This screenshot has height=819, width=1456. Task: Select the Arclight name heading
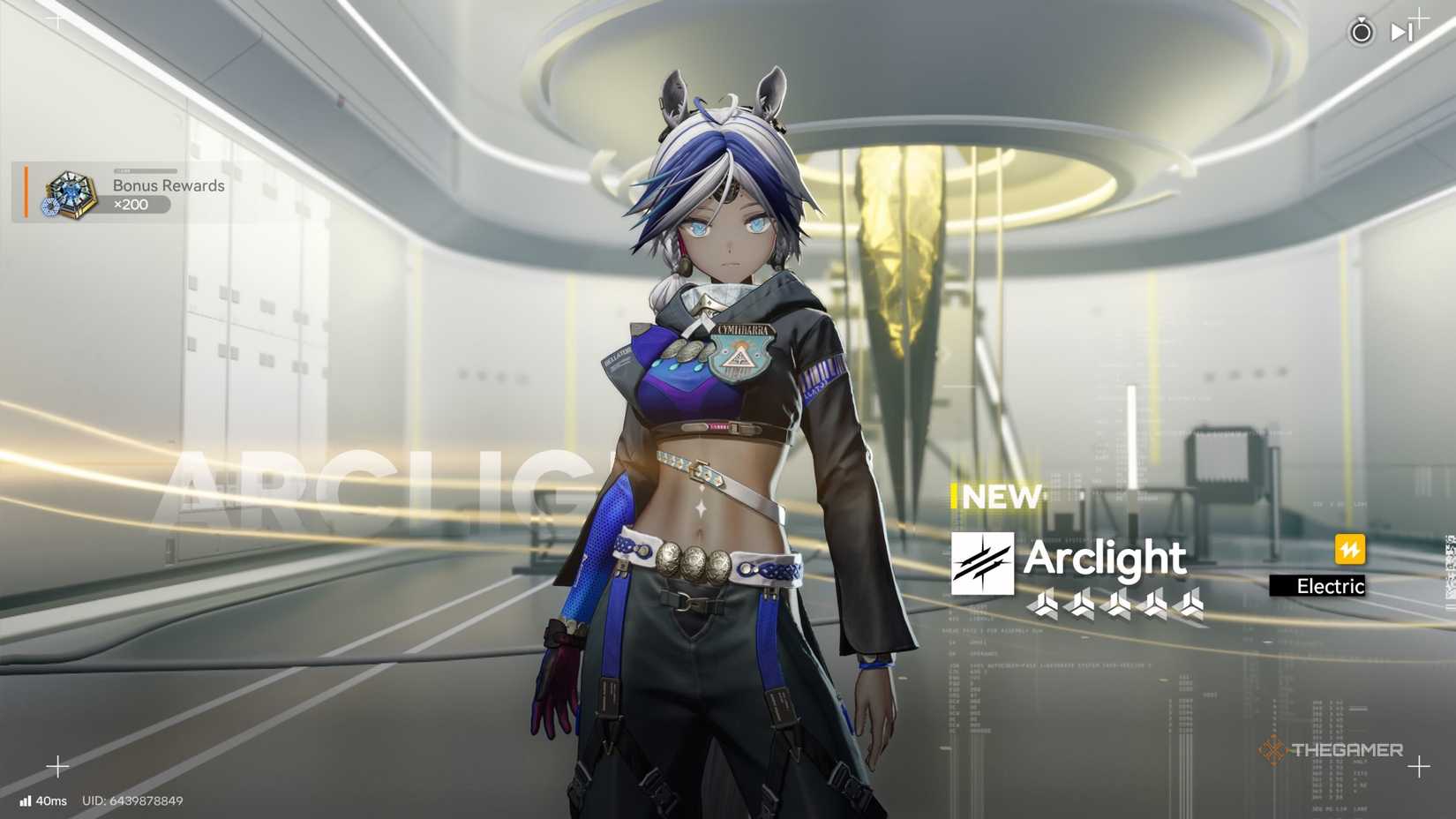pos(1105,559)
